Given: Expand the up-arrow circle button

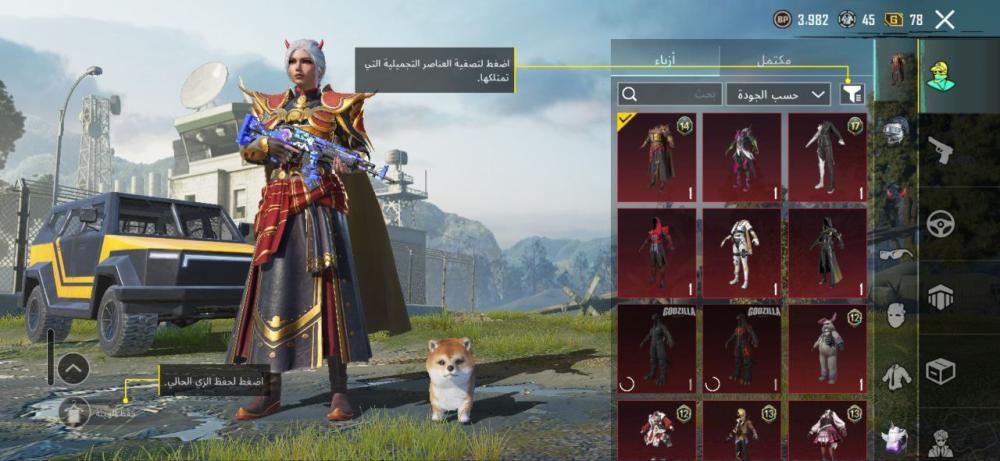Looking at the screenshot, I should click(73, 369).
